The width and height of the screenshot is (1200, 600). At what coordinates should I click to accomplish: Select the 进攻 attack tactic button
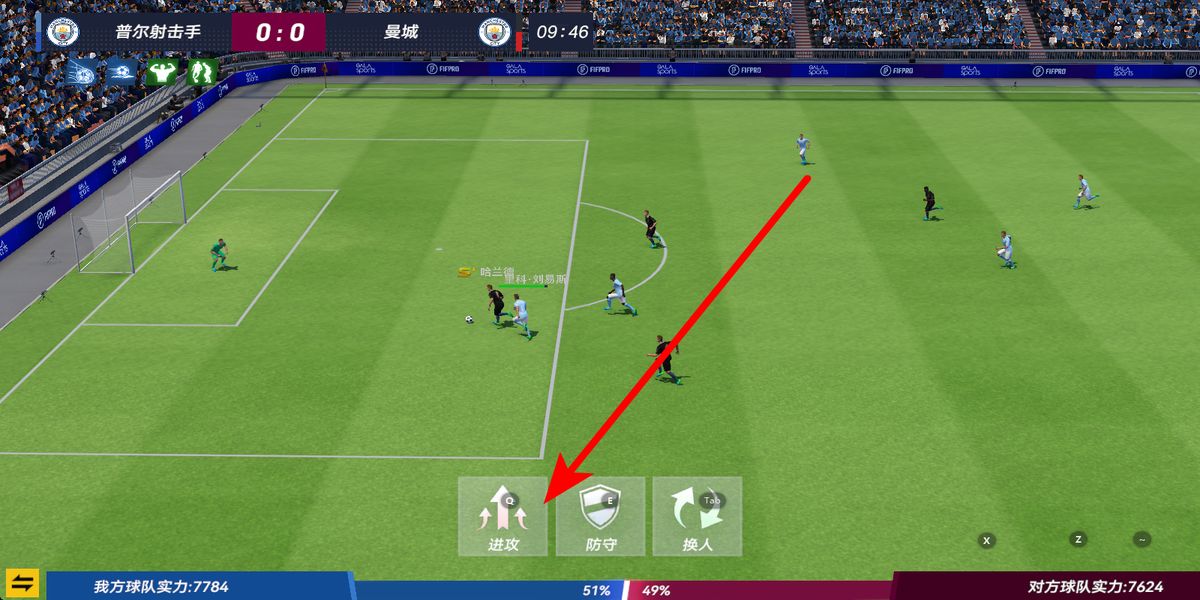pos(503,516)
